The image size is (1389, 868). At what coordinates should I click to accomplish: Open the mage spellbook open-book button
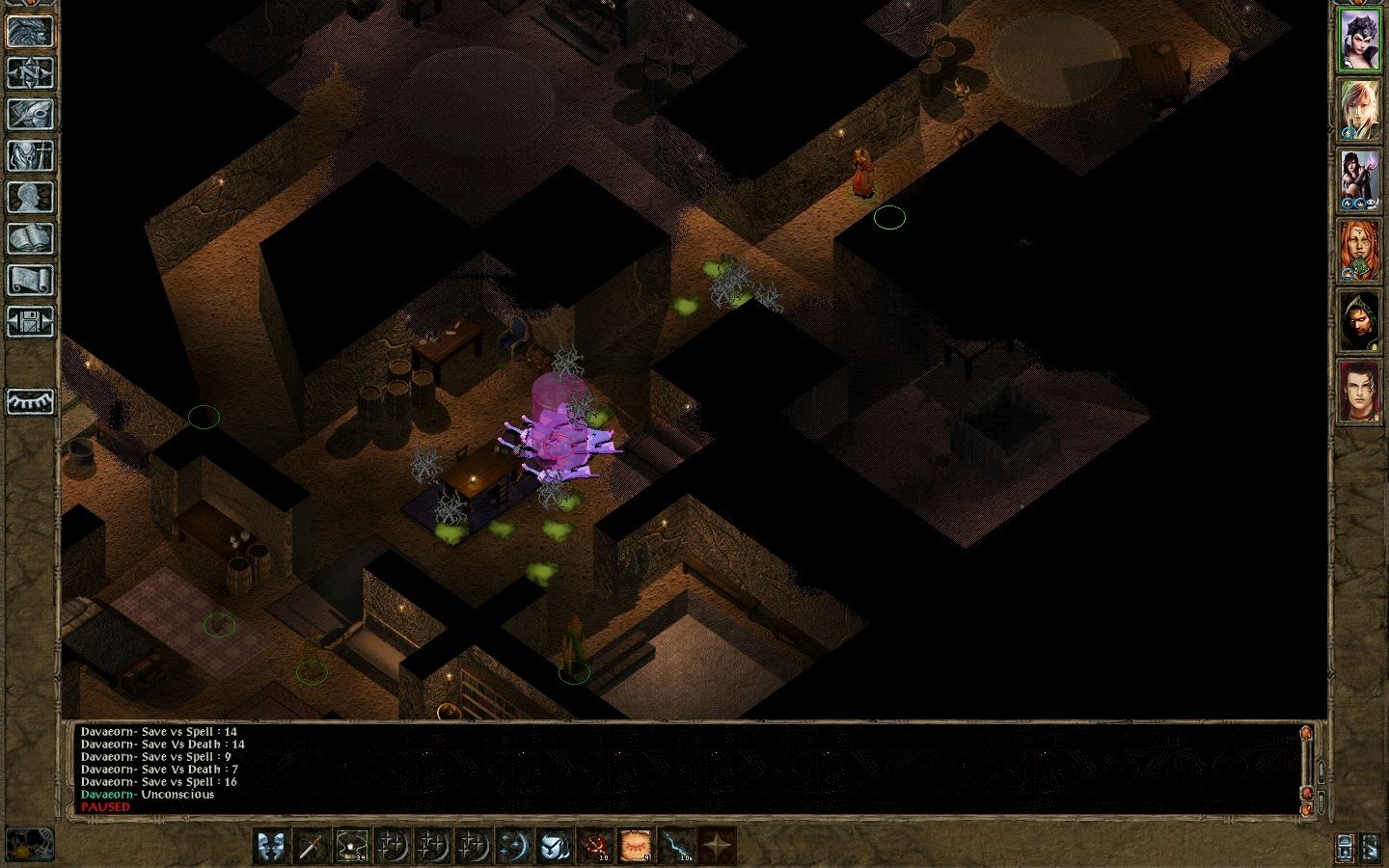30,238
